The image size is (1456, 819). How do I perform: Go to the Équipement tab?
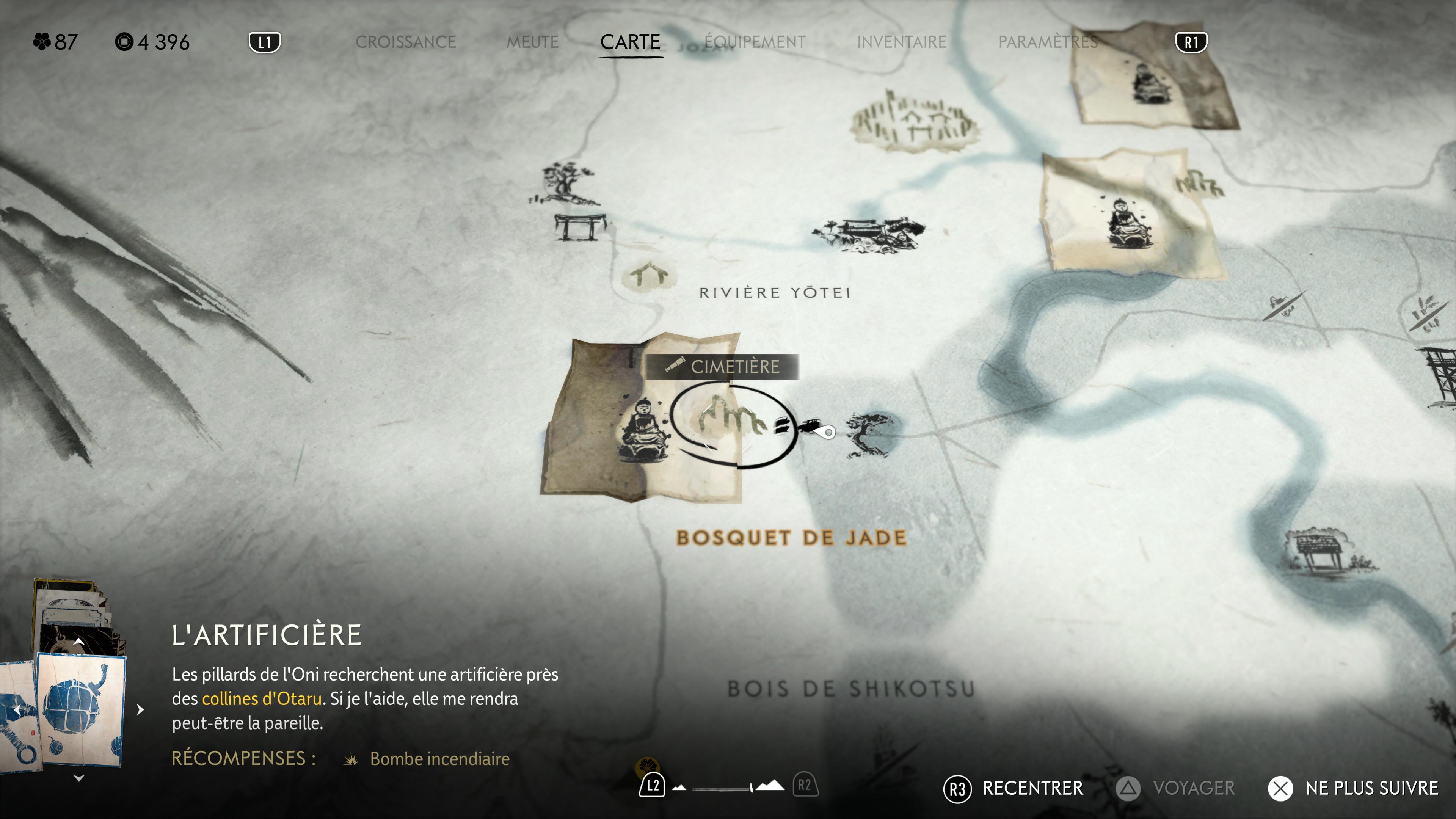coord(755,42)
